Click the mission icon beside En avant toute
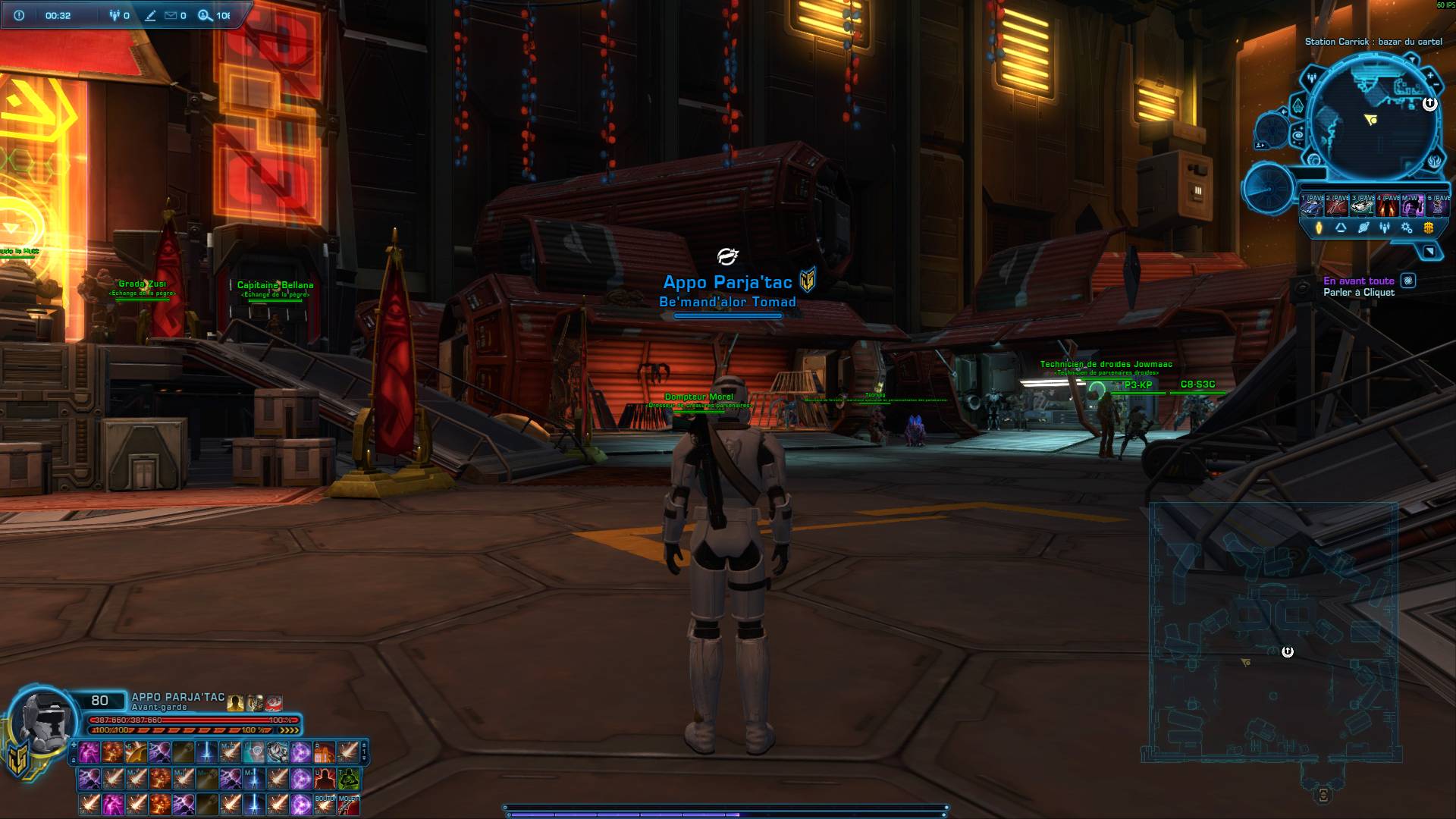 (1408, 281)
